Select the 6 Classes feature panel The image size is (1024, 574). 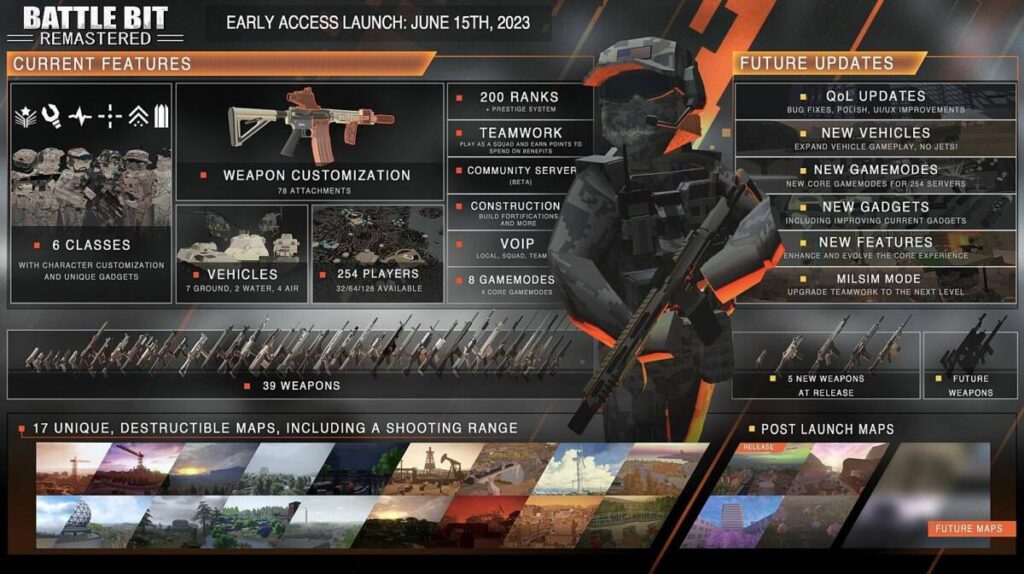tap(91, 192)
